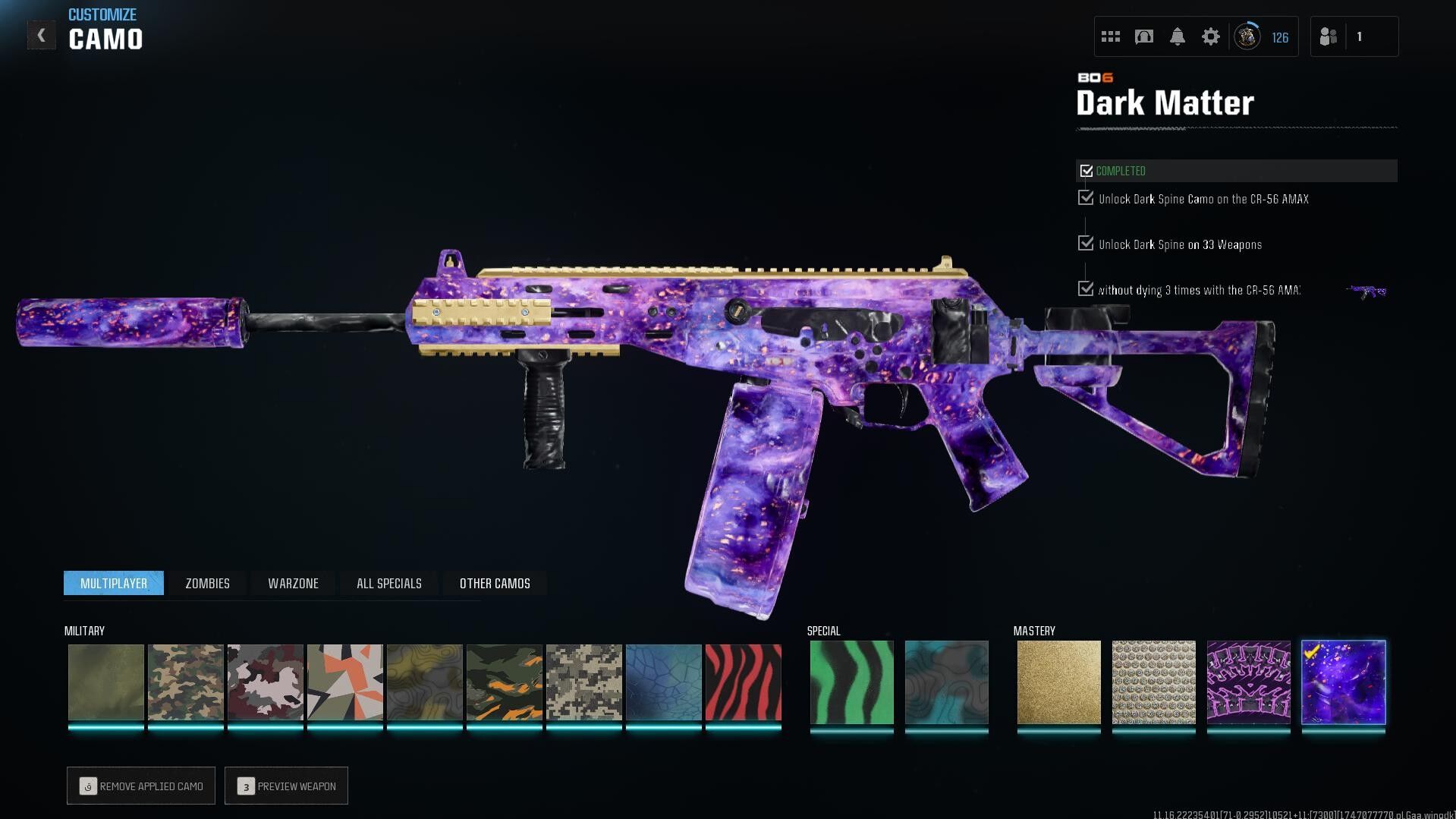Show the All Specials tab
The width and height of the screenshot is (1456, 819).
click(x=388, y=583)
